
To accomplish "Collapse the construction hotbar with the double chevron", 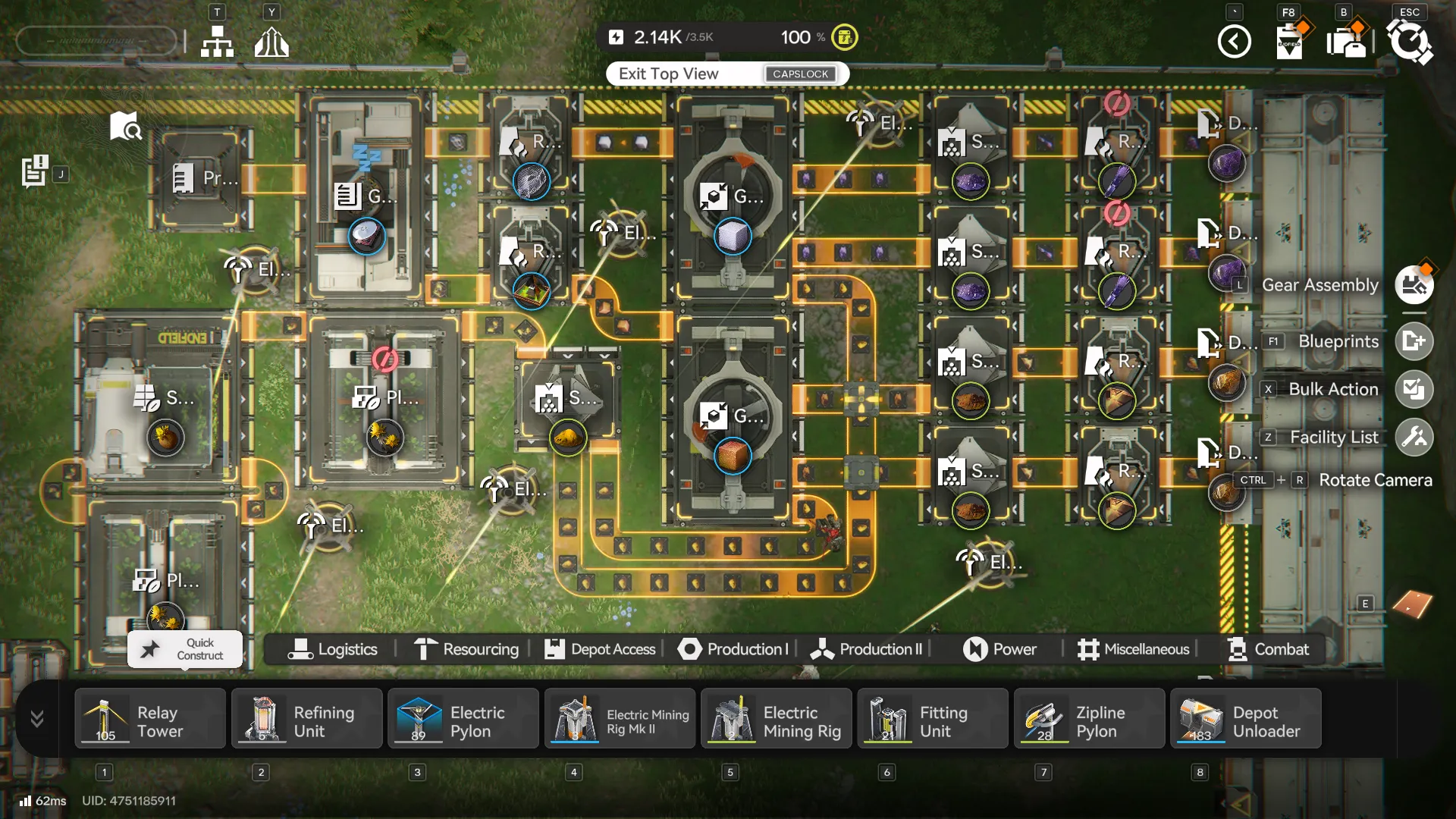I will tap(36, 718).
